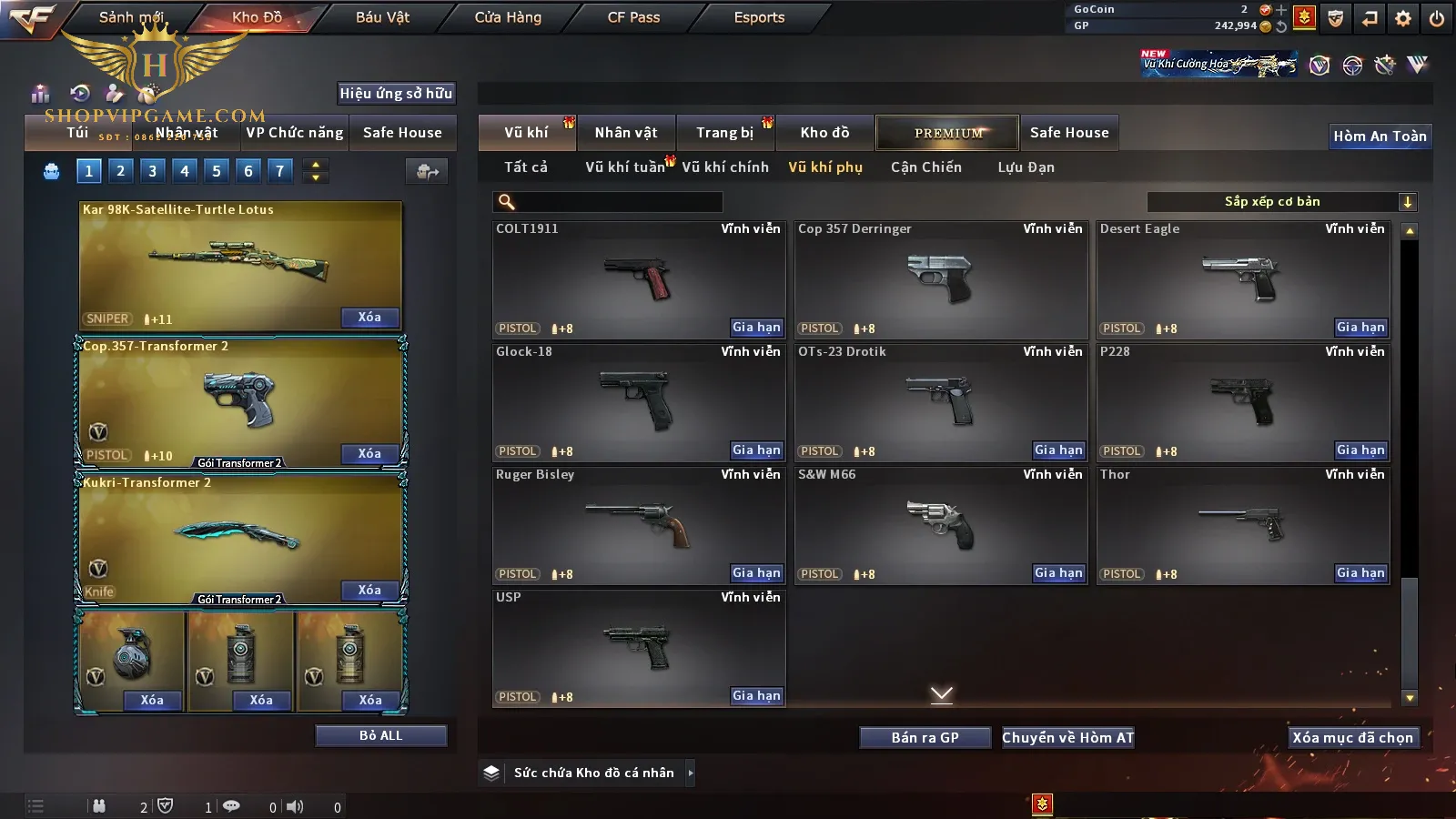Select the Nhân vật inventory tab
The height and width of the screenshot is (819, 1456).
point(626,133)
